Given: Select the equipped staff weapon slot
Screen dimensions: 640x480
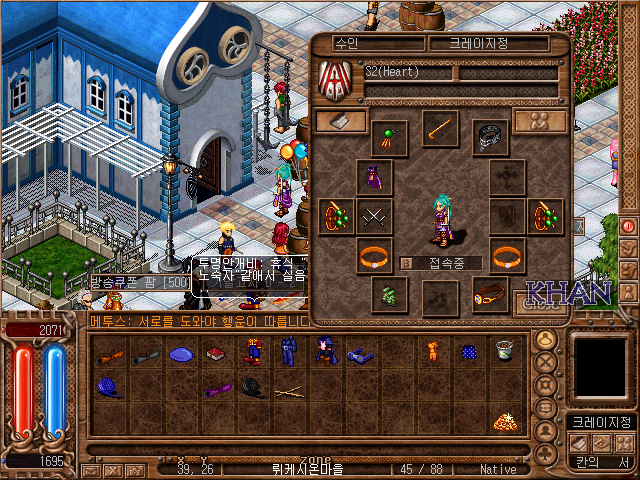Looking at the screenshot, I should click(x=439, y=128).
